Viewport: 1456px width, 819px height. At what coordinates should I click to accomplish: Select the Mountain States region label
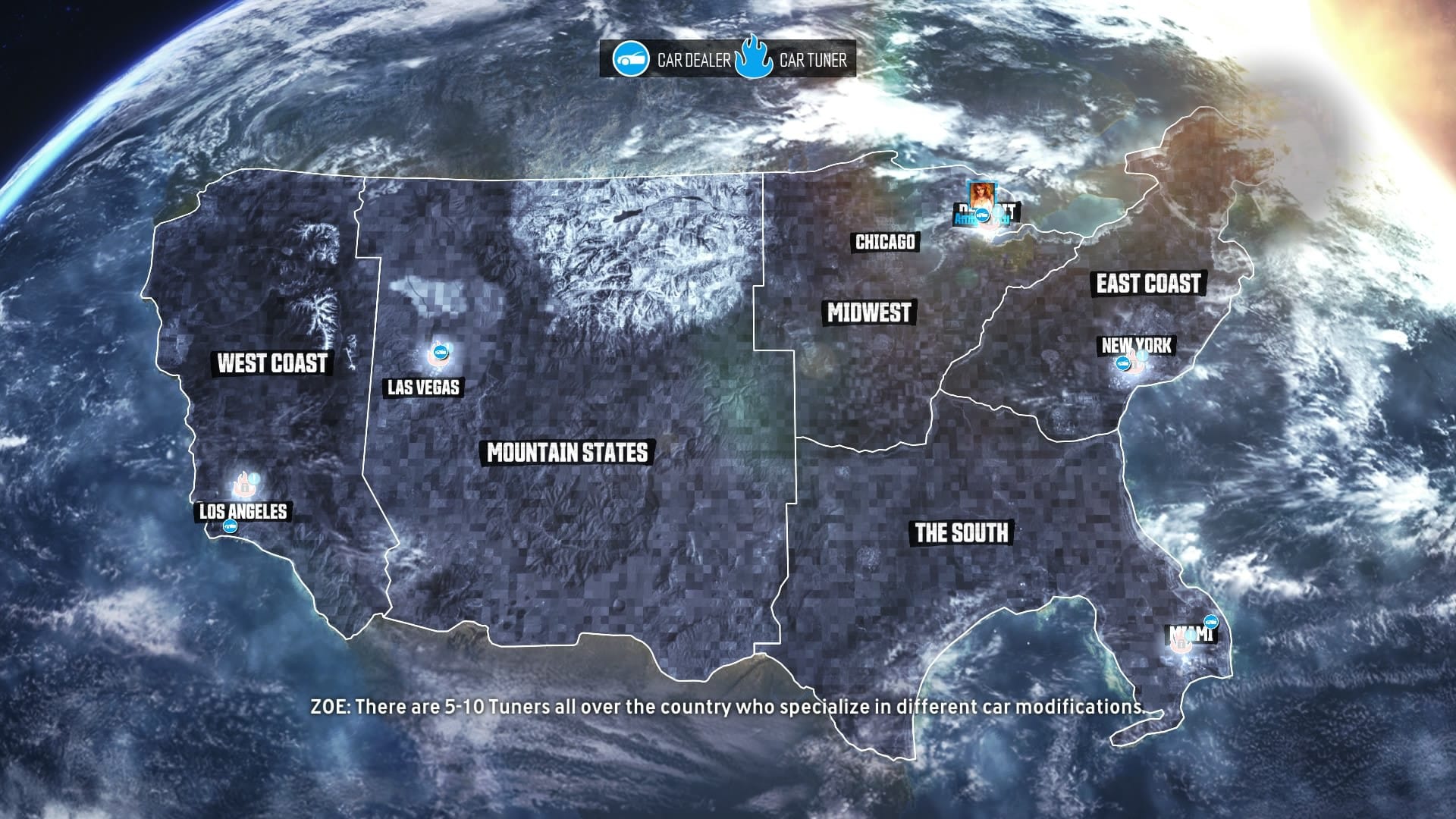567,453
